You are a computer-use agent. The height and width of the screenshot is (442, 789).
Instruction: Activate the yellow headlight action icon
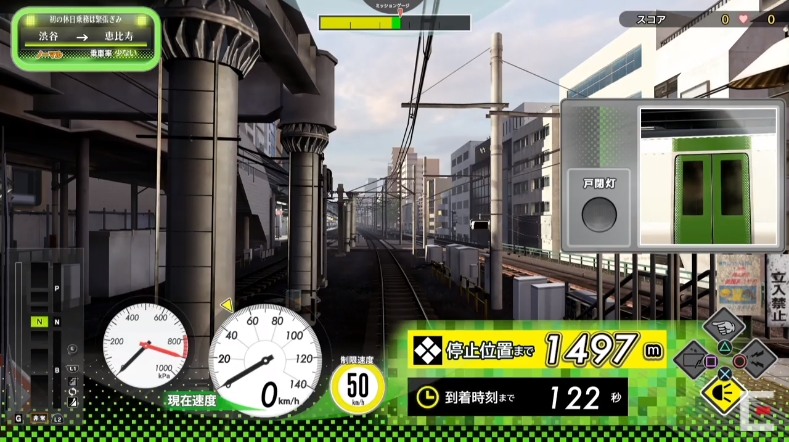pyautogui.click(x=722, y=391)
